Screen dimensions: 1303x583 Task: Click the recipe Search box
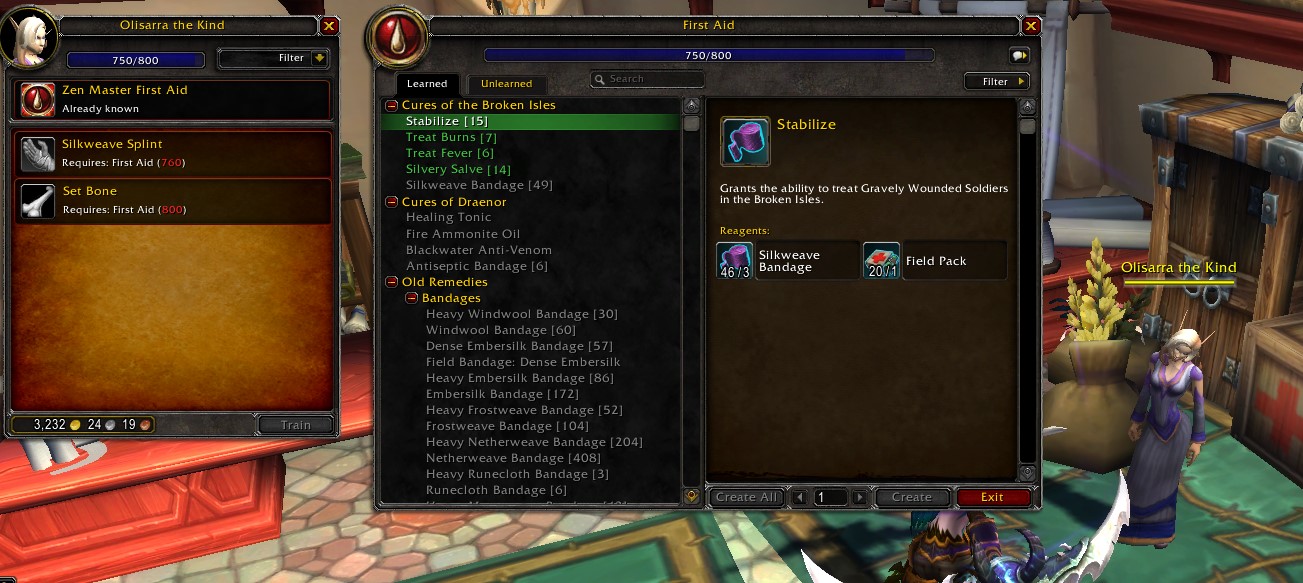(650, 79)
